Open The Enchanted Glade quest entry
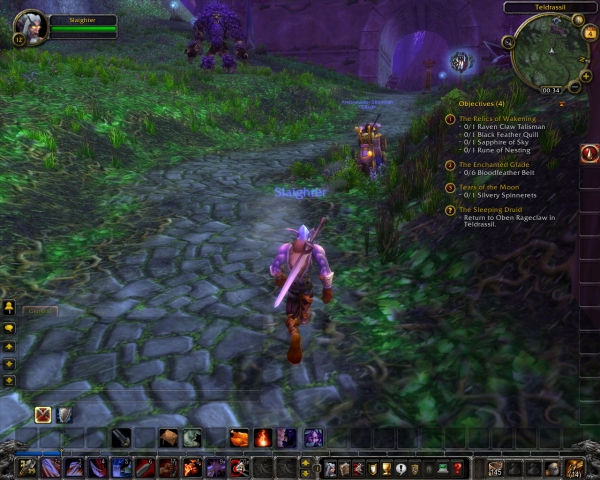 point(494,163)
